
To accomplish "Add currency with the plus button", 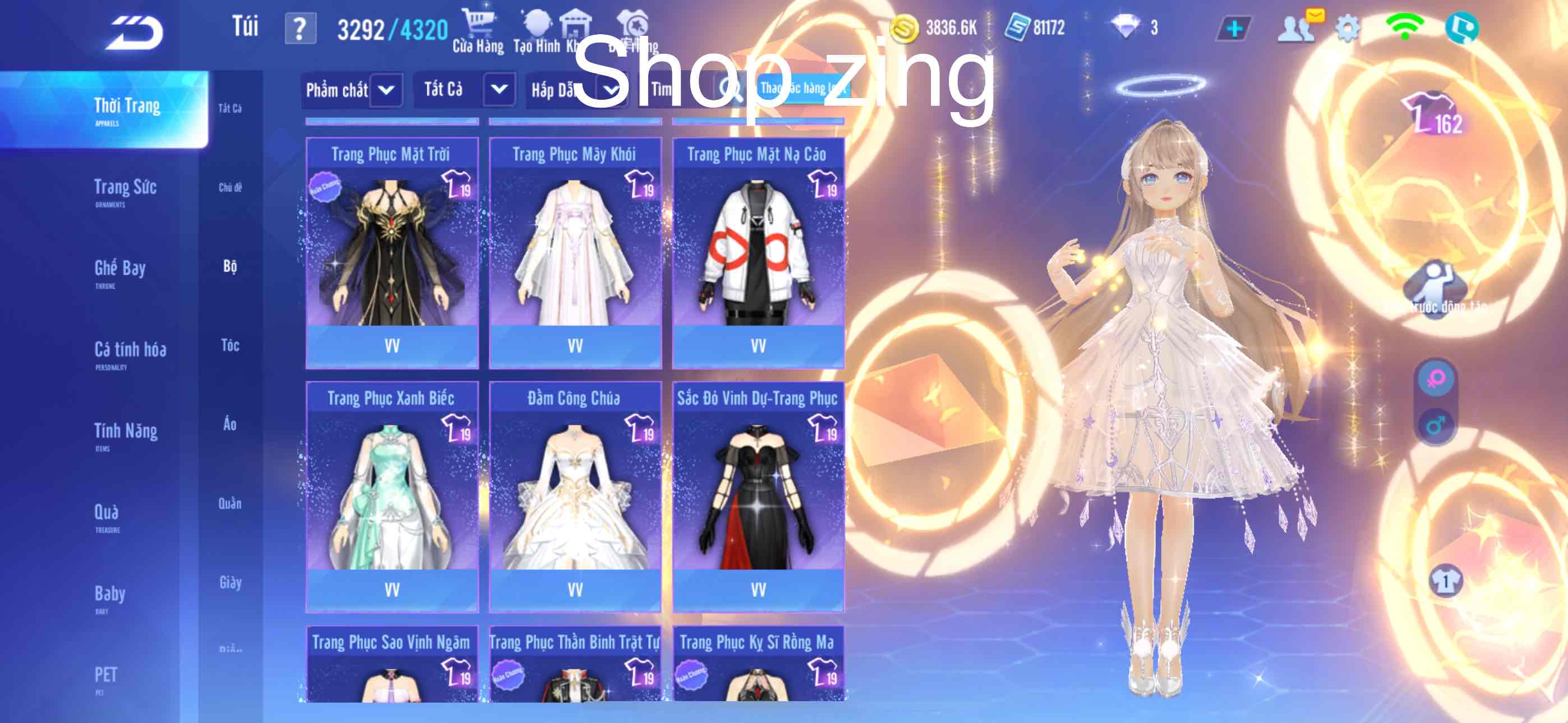I will click(1234, 29).
